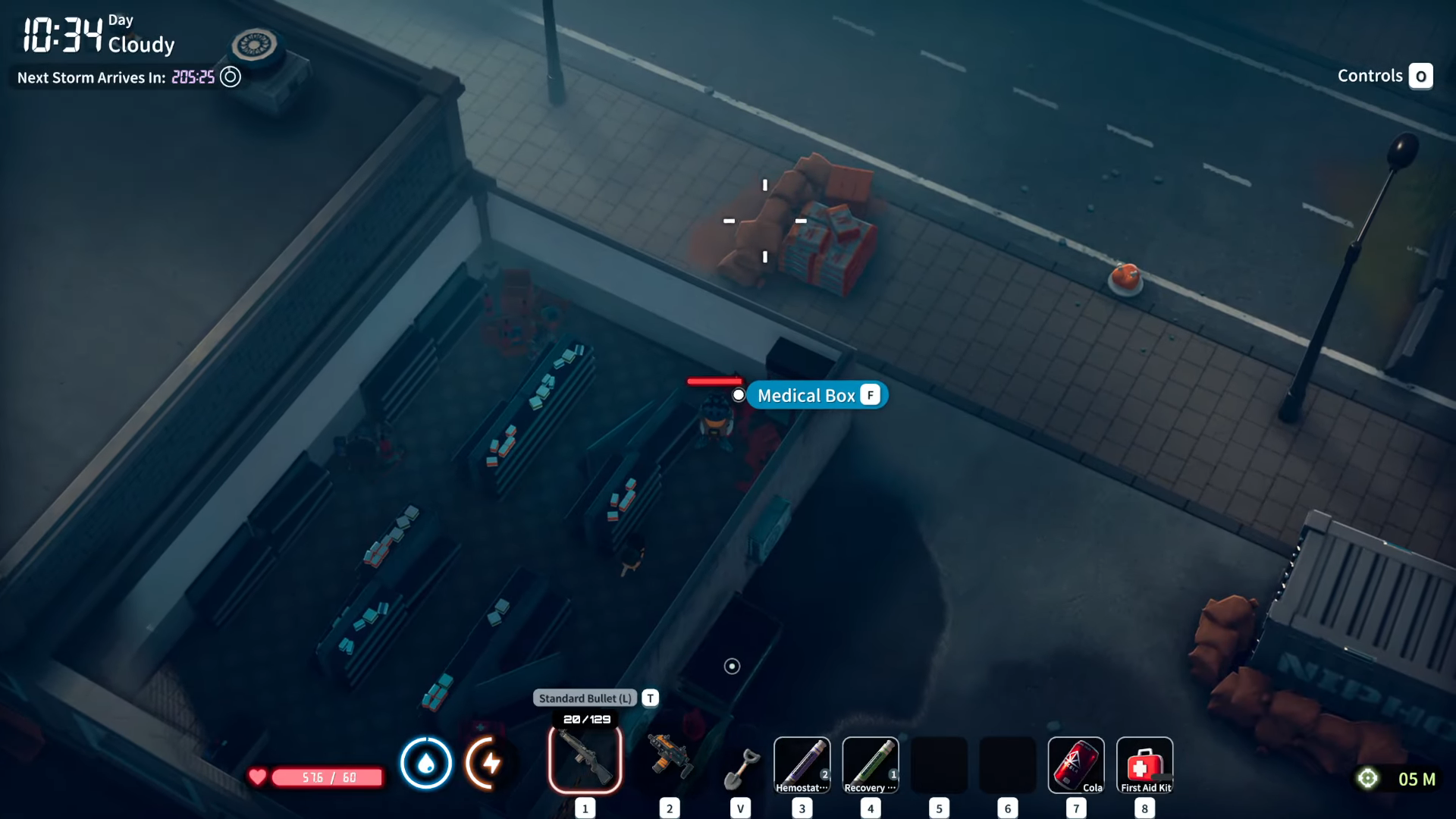This screenshot has width=1456, height=819.
Task: Select the Recovery injector slot
Action: pyautogui.click(x=870, y=764)
